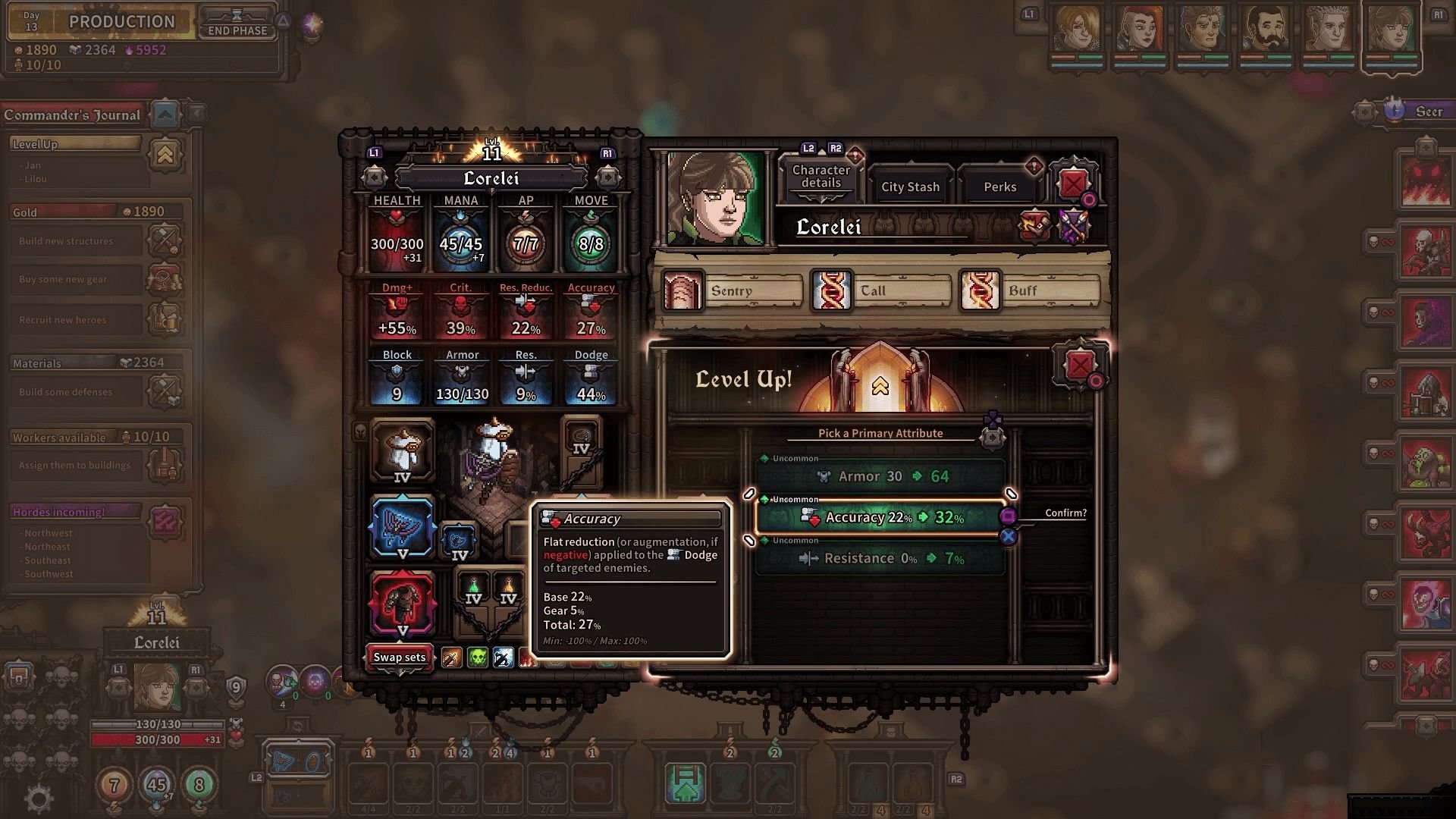This screenshot has width=1456, height=819.
Task: Select the Accuracy 22% to 32% attribute
Action: pos(881,517)
